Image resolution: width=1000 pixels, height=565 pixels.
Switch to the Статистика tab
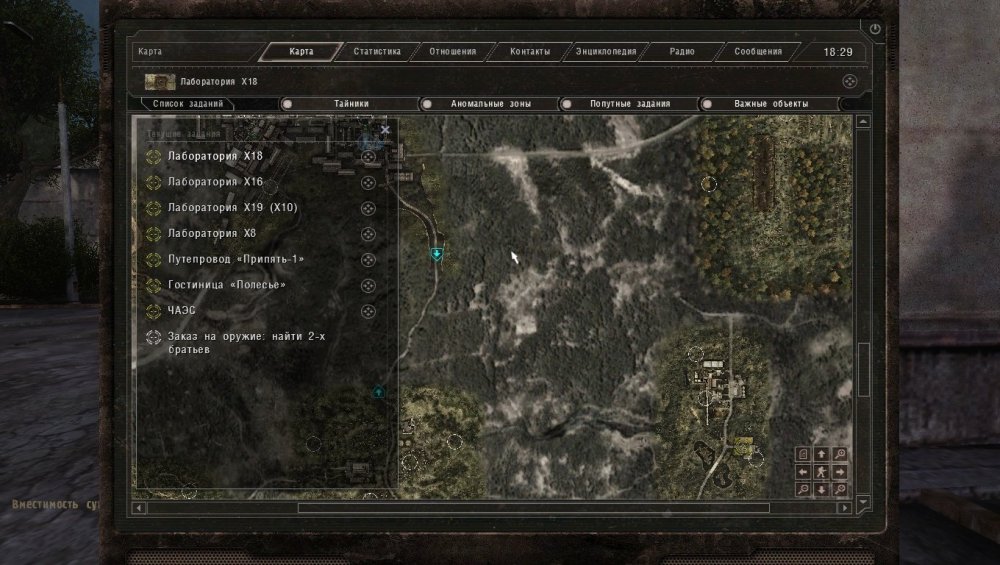click(x=377, y=52)
